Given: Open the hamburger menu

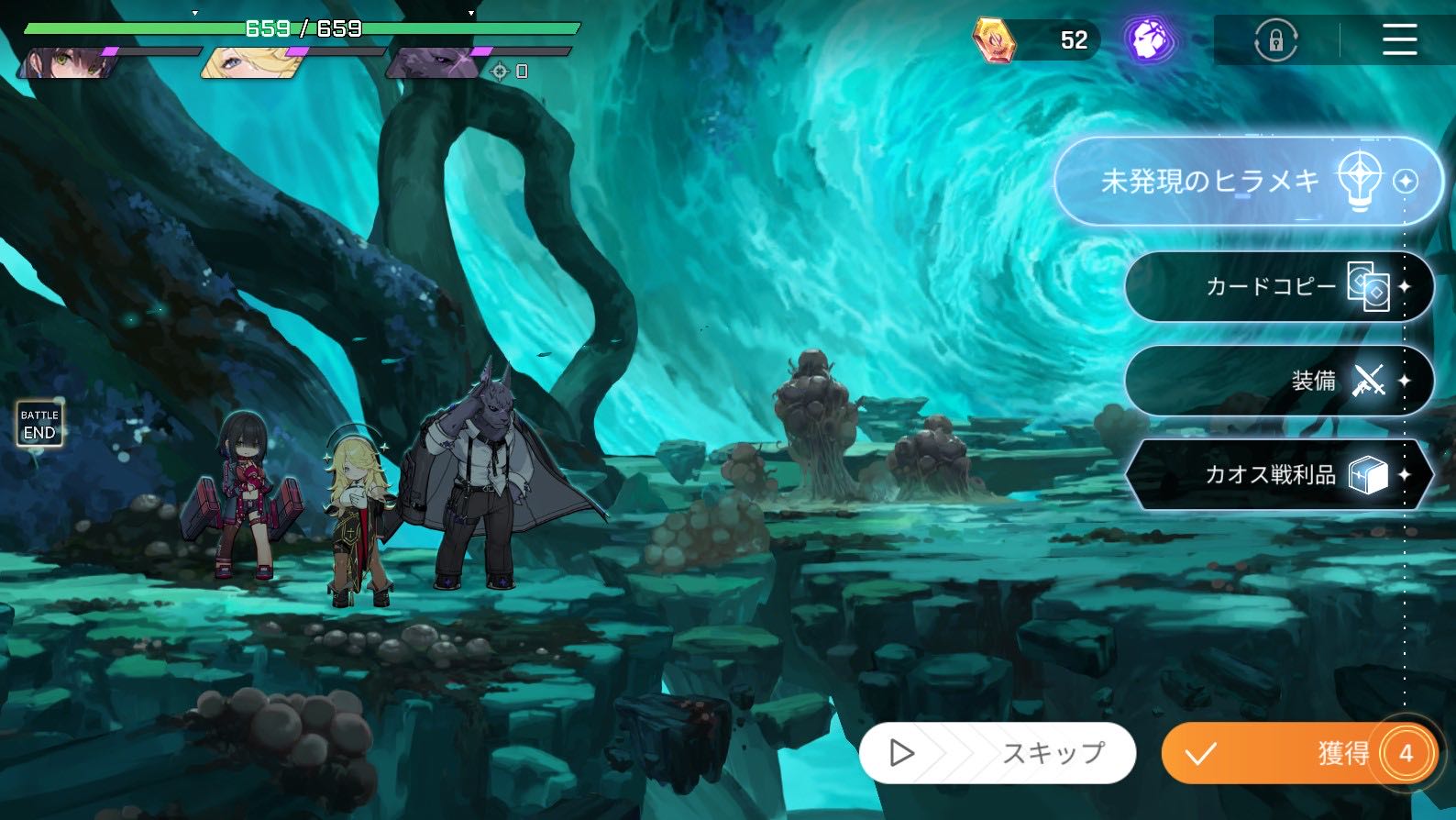Looking at the screenshot, I should 1399,40.
